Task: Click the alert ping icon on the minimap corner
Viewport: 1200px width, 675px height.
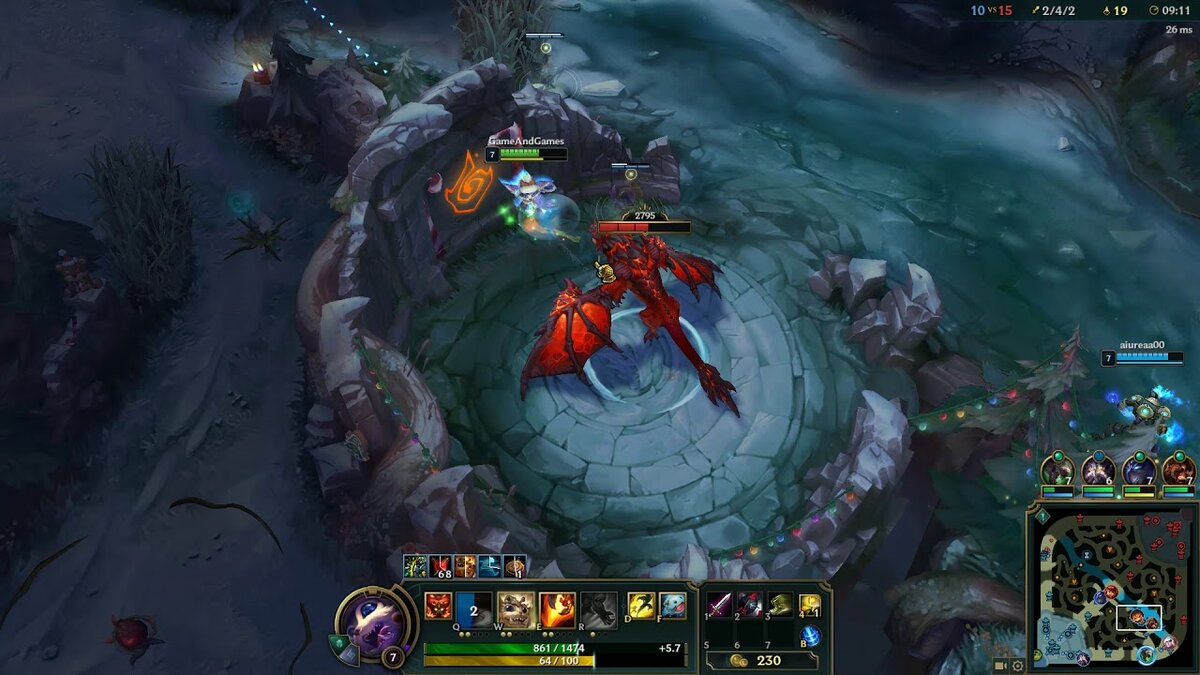Action: coord(1041,517)
